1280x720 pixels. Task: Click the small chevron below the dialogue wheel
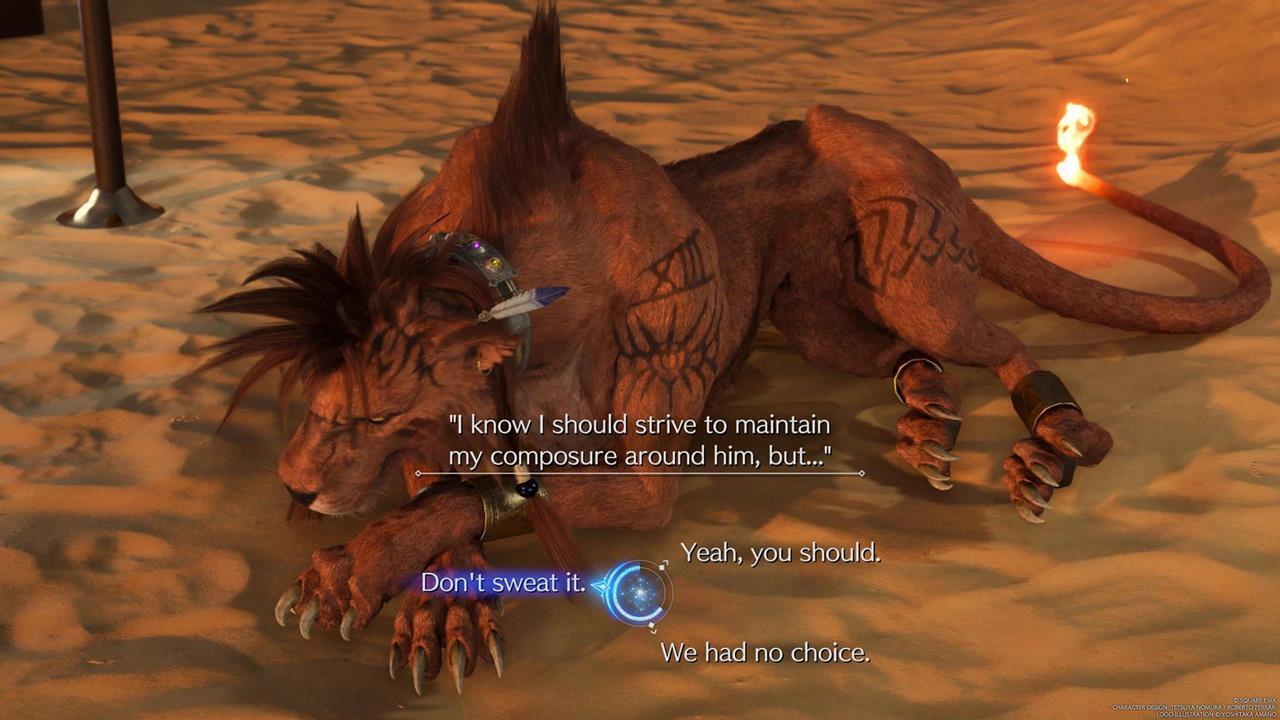click(654, 633)
